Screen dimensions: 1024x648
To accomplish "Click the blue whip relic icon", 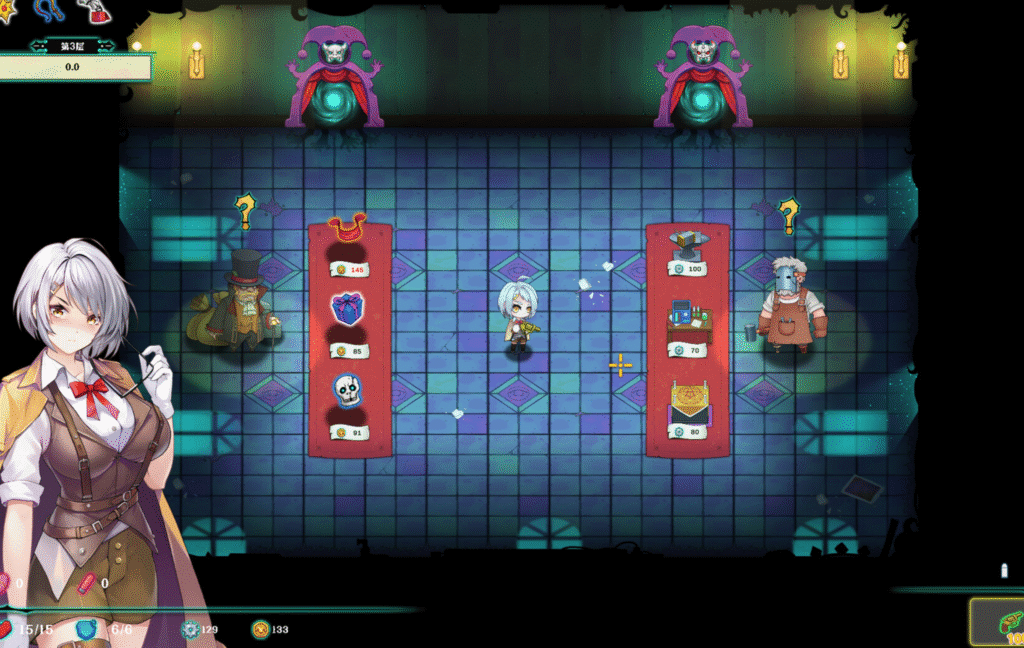I will pos(49,8).
